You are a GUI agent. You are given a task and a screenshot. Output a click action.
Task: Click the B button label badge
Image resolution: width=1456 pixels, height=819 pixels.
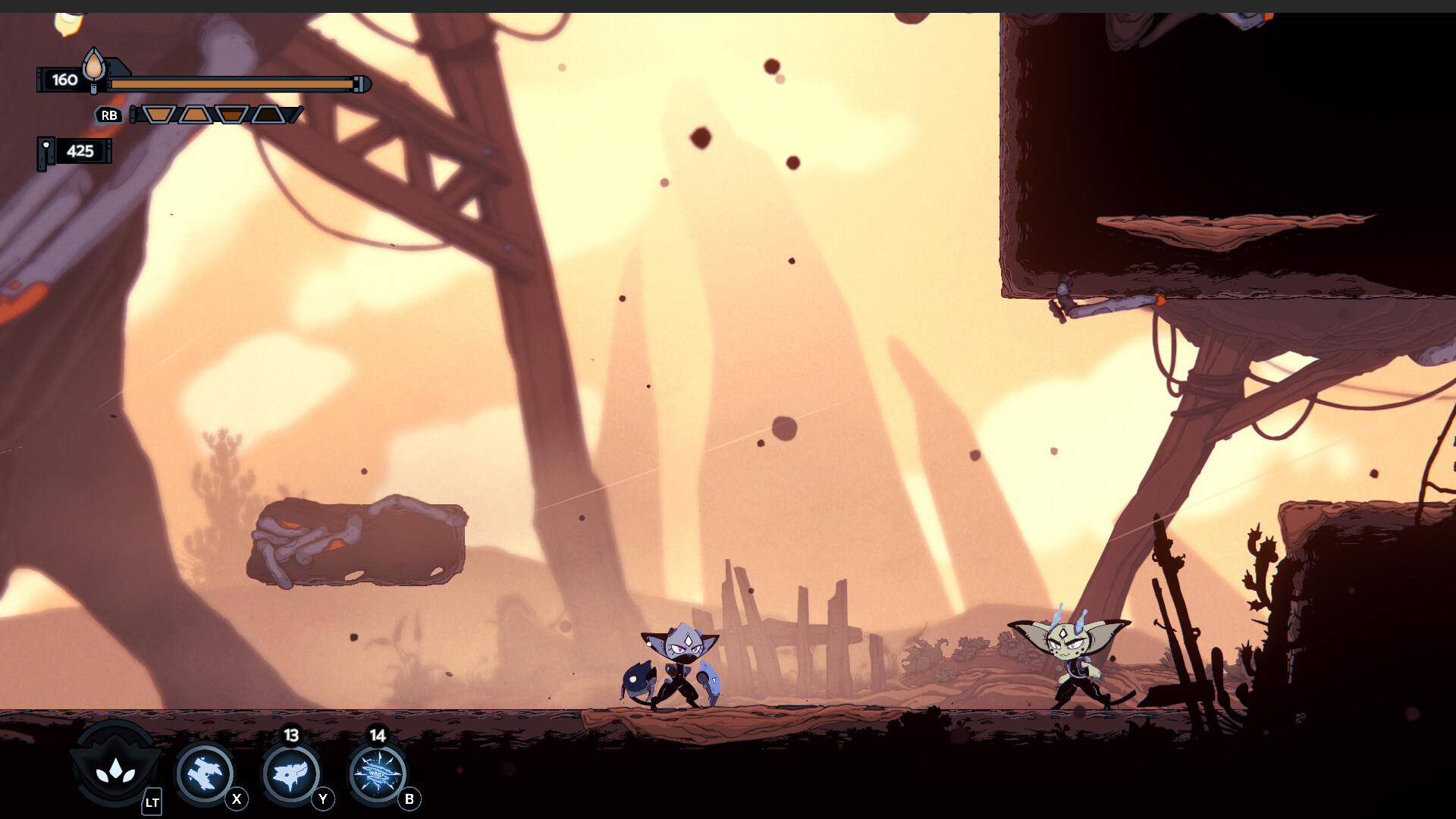(x=409, y=798)
